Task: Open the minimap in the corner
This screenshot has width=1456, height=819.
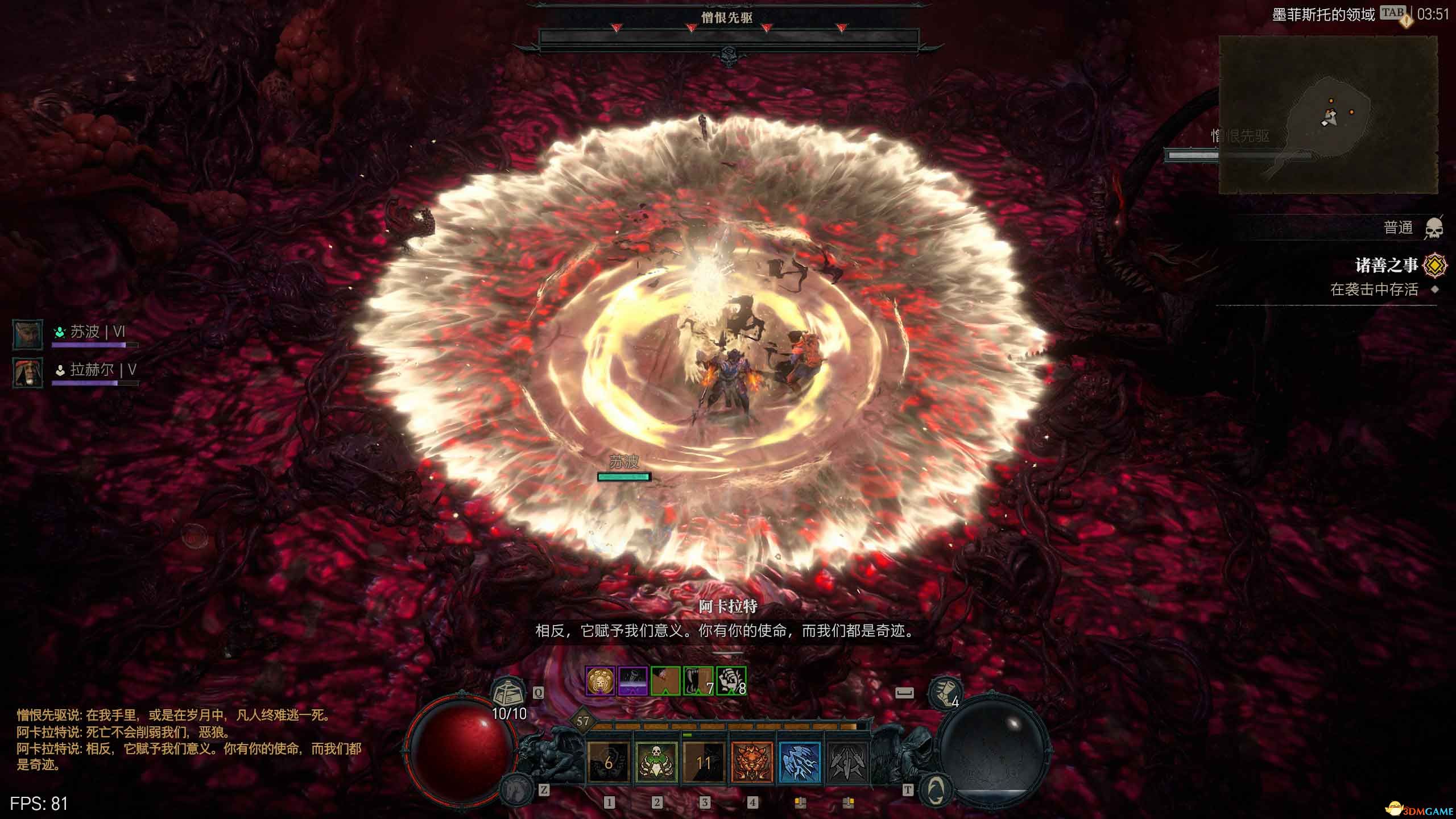Action: [1328, 115]
